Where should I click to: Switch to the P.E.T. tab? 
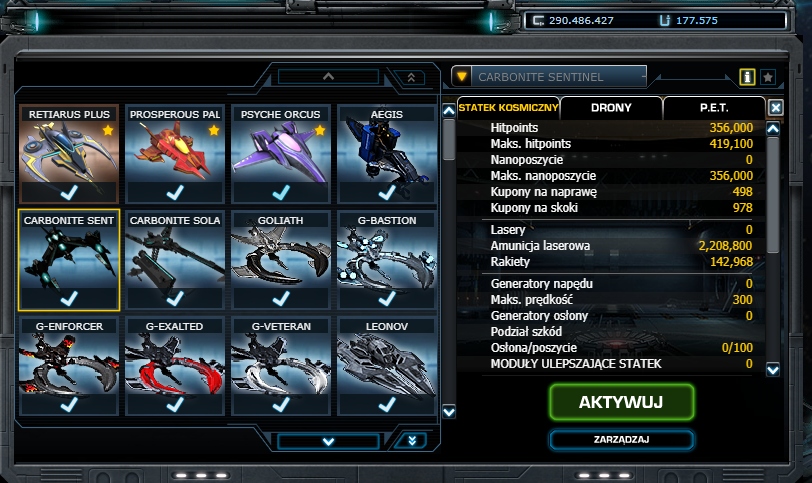coord(713,107)
